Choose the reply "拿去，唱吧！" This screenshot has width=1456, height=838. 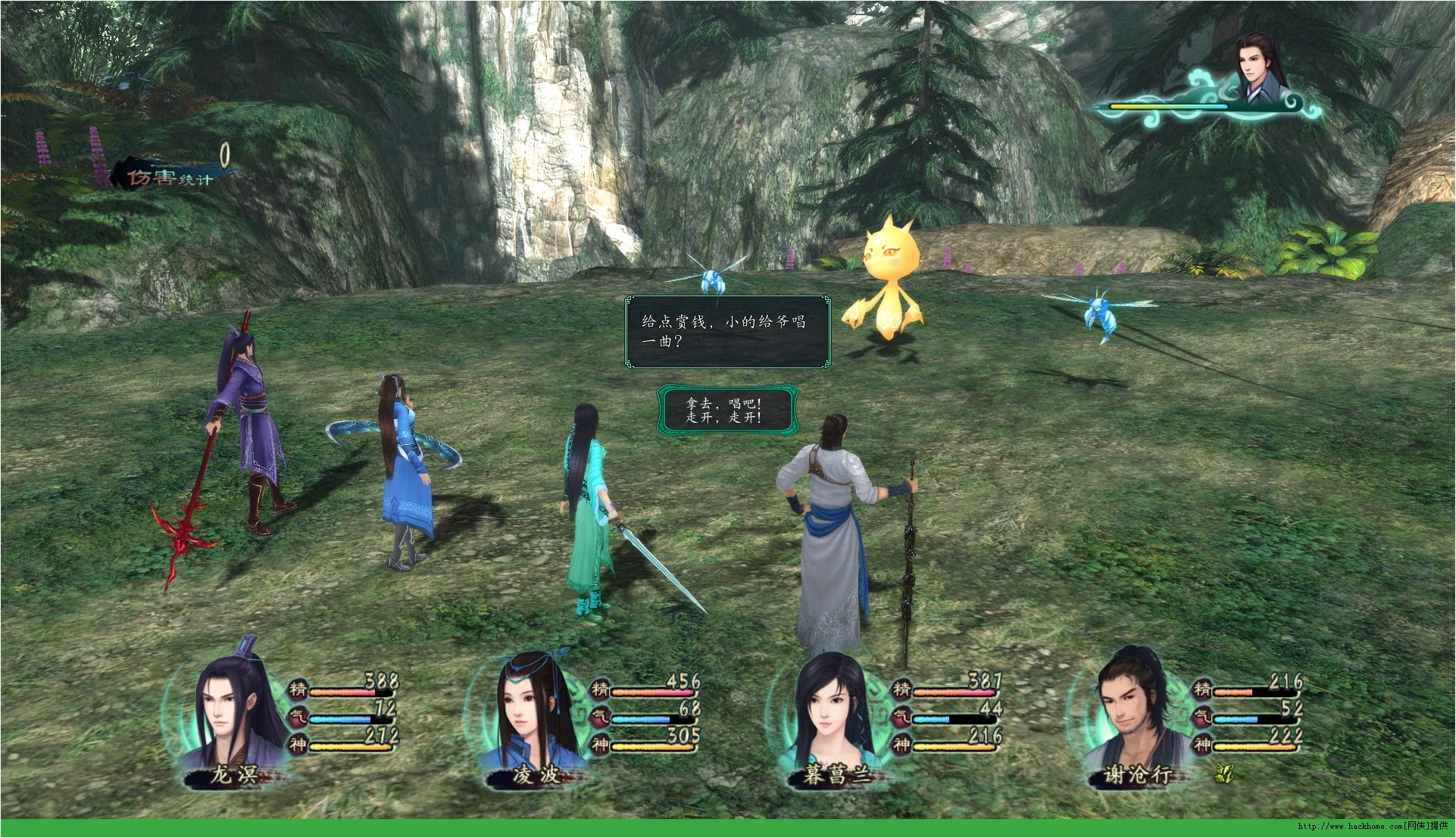coord(724,403)
